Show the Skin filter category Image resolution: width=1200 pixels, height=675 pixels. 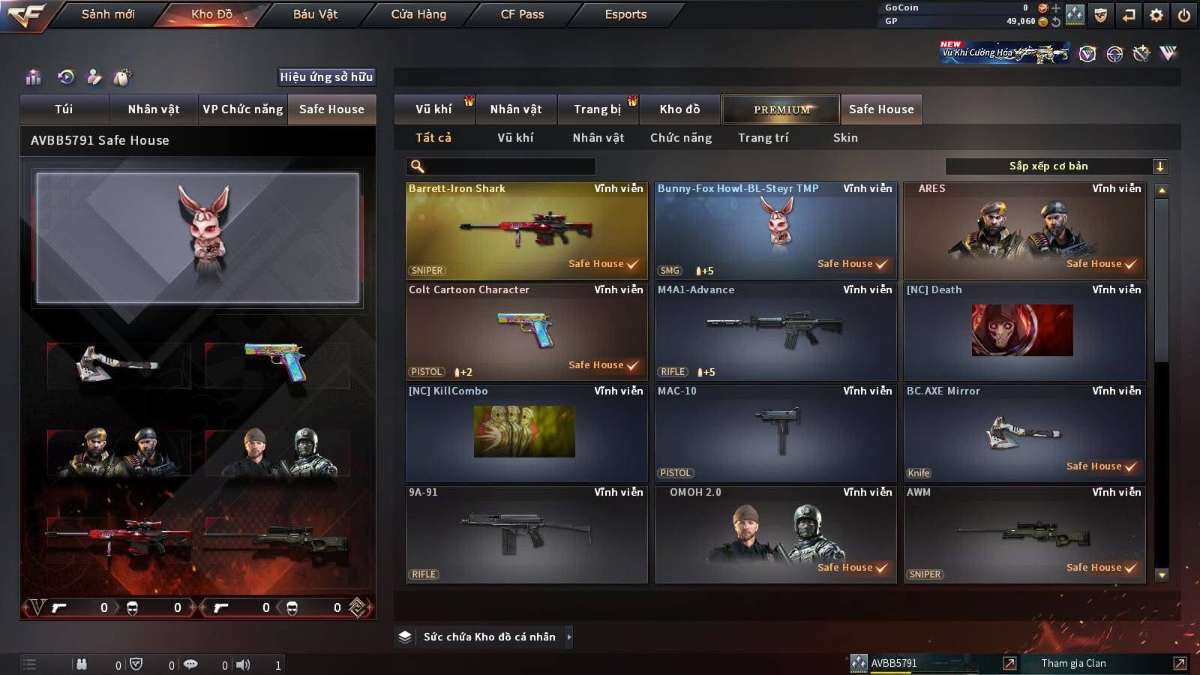click(x=845, y=138)
